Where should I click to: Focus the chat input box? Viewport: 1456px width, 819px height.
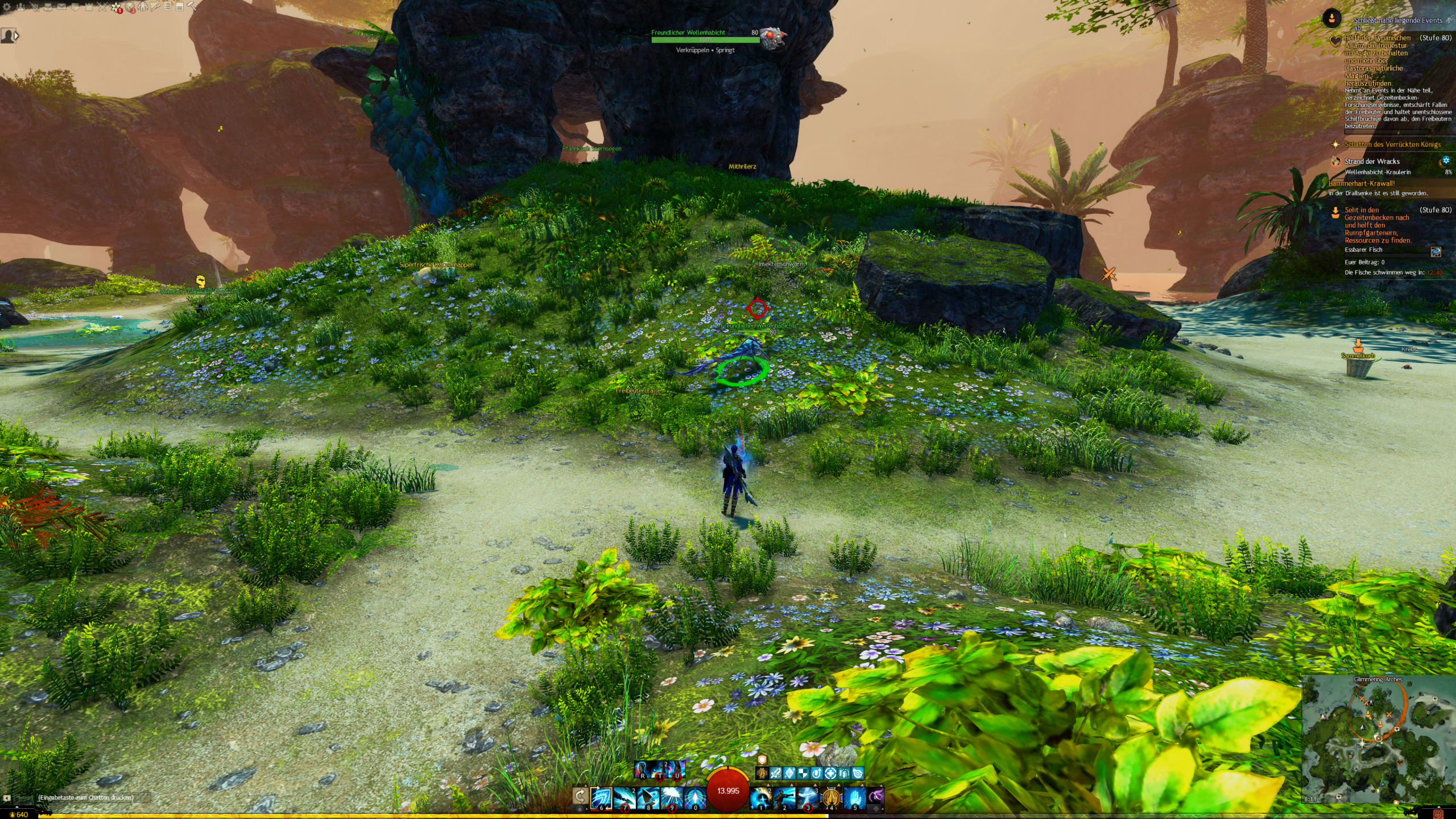(x=85, y=797)
